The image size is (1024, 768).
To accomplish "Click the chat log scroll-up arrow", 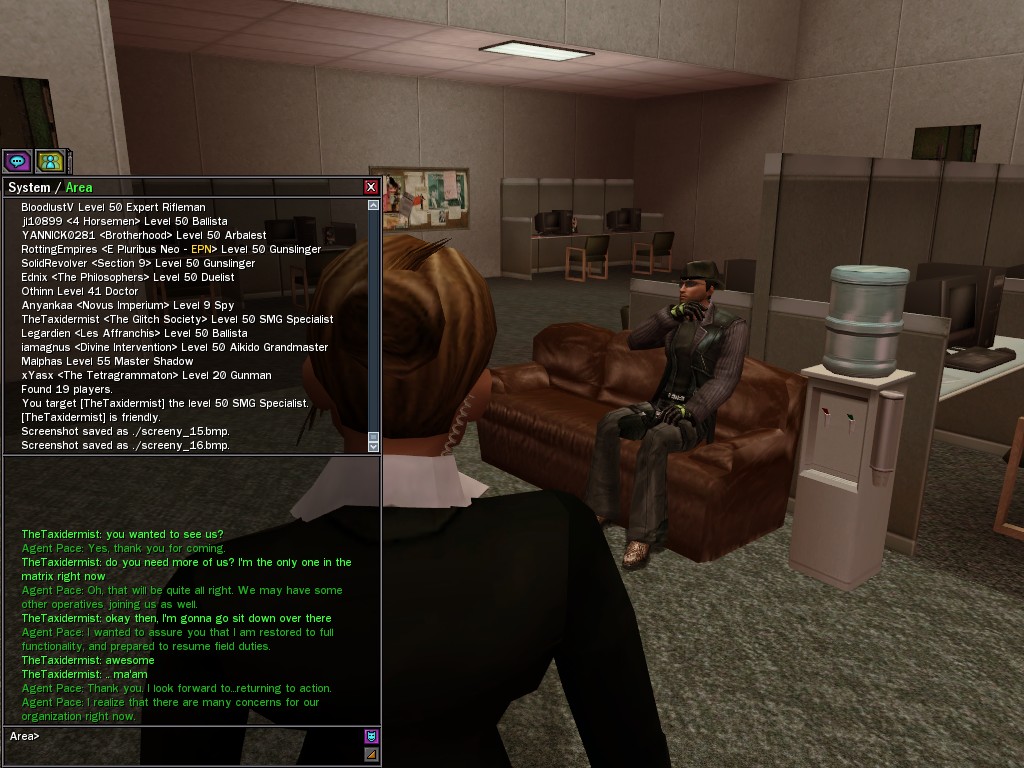I will pyautogui.click(x=374, y=205).
